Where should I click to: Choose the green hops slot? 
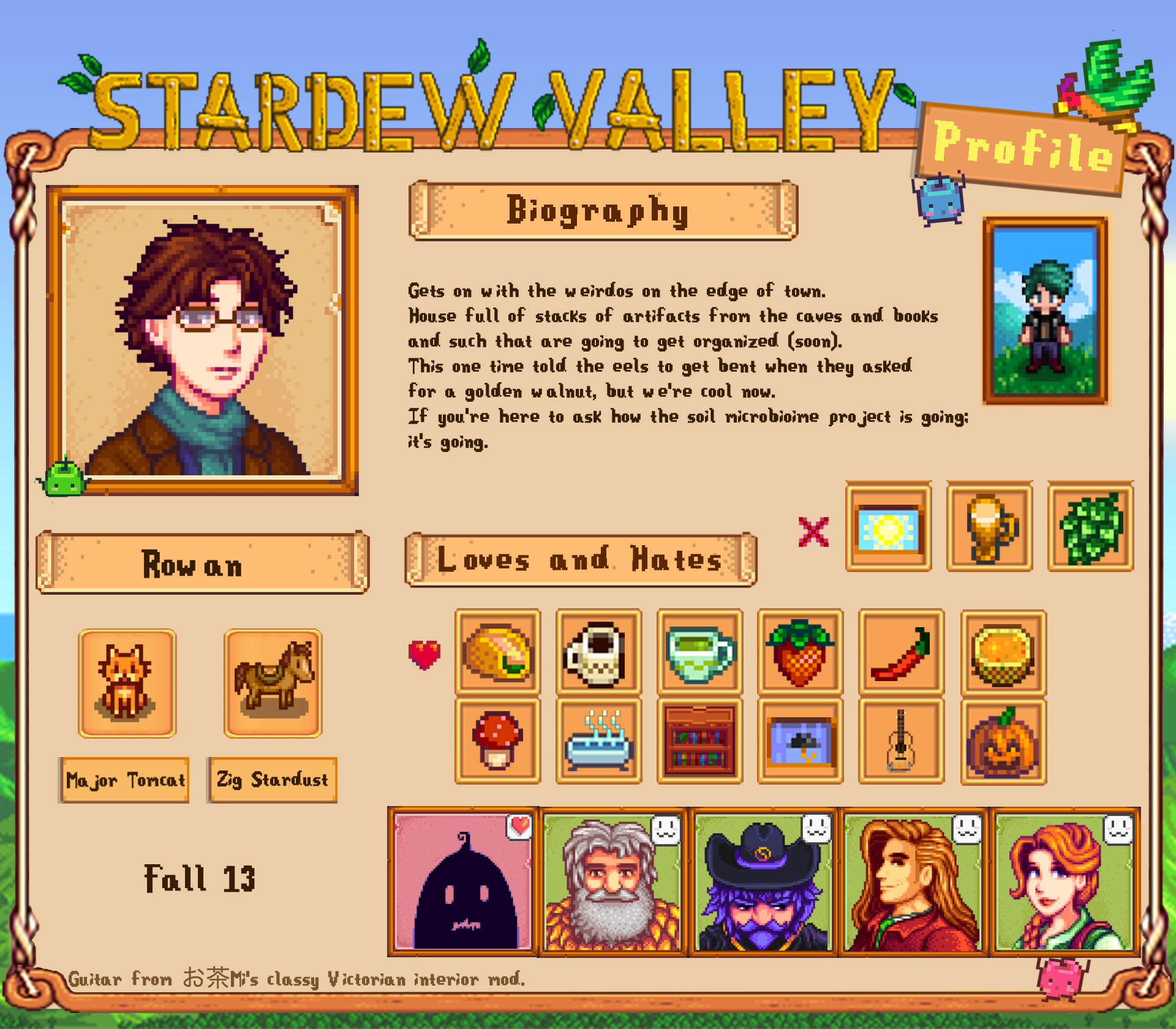pos(1090,527)
